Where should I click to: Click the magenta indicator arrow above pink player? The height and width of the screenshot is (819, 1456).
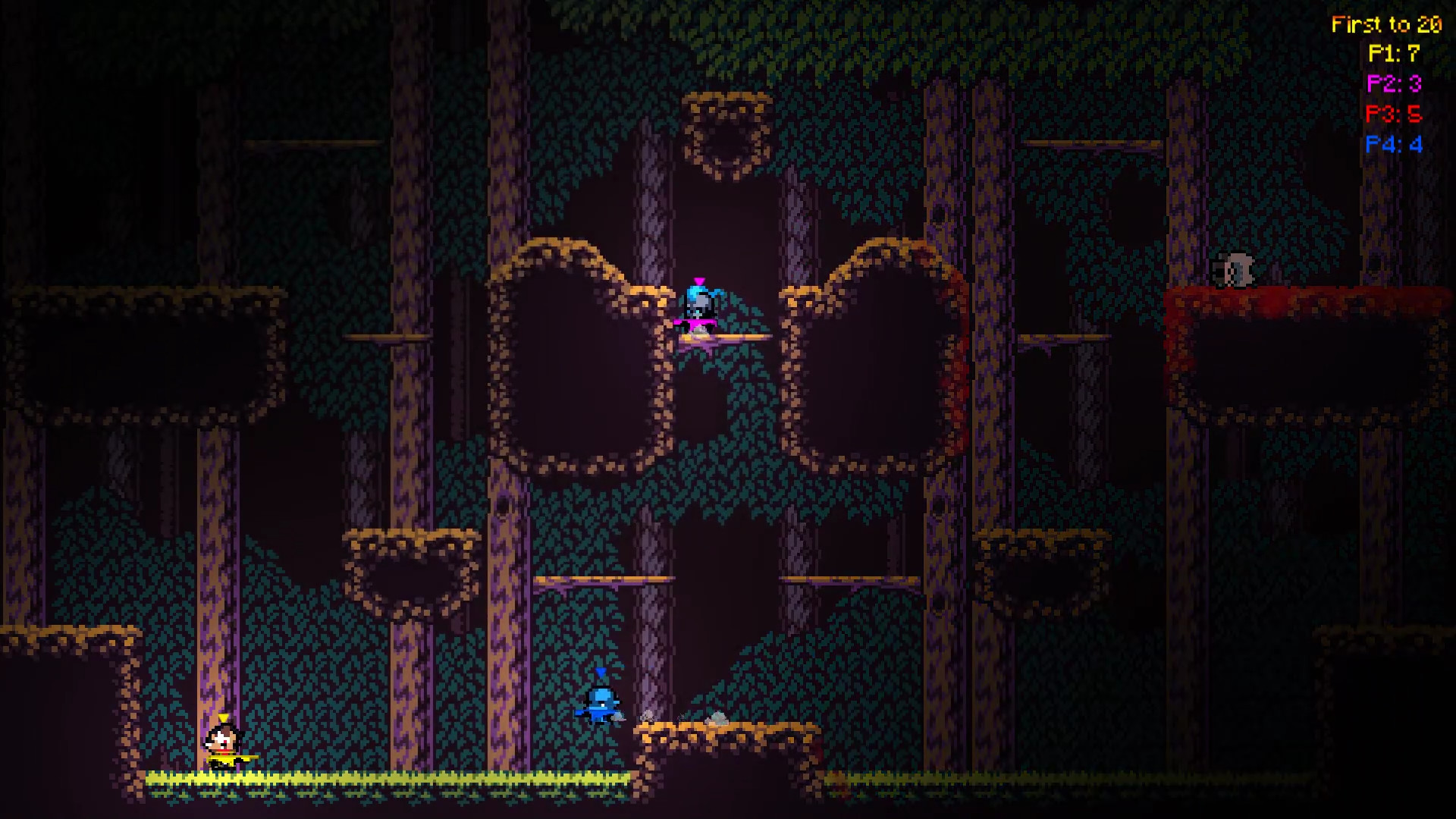point(698,281)
